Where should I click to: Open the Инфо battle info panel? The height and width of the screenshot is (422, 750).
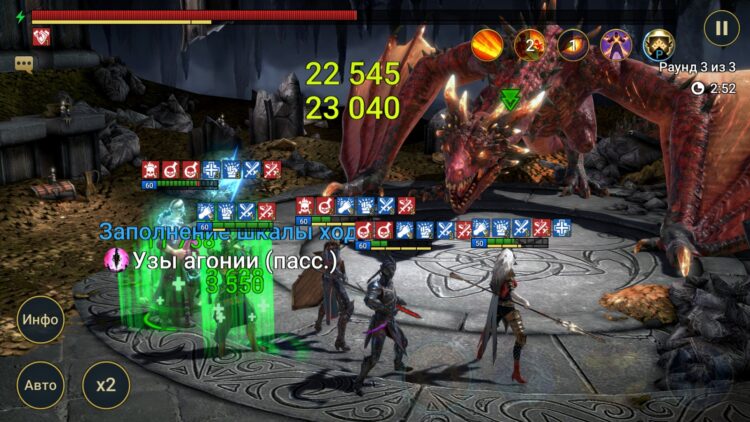(x=40, y=320)
